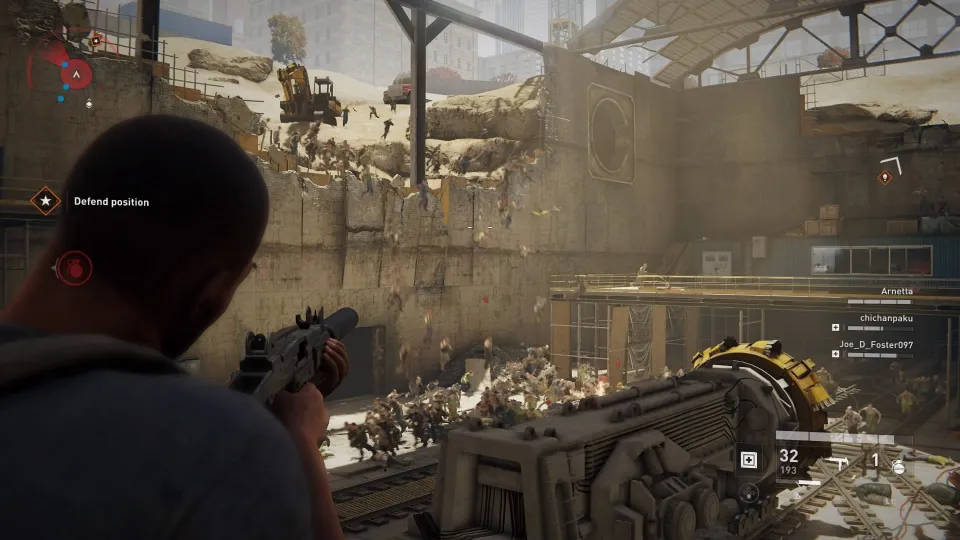Screen dimensions: 960x540
Task: Click the star objective marker on the radar
Action: 96,41
